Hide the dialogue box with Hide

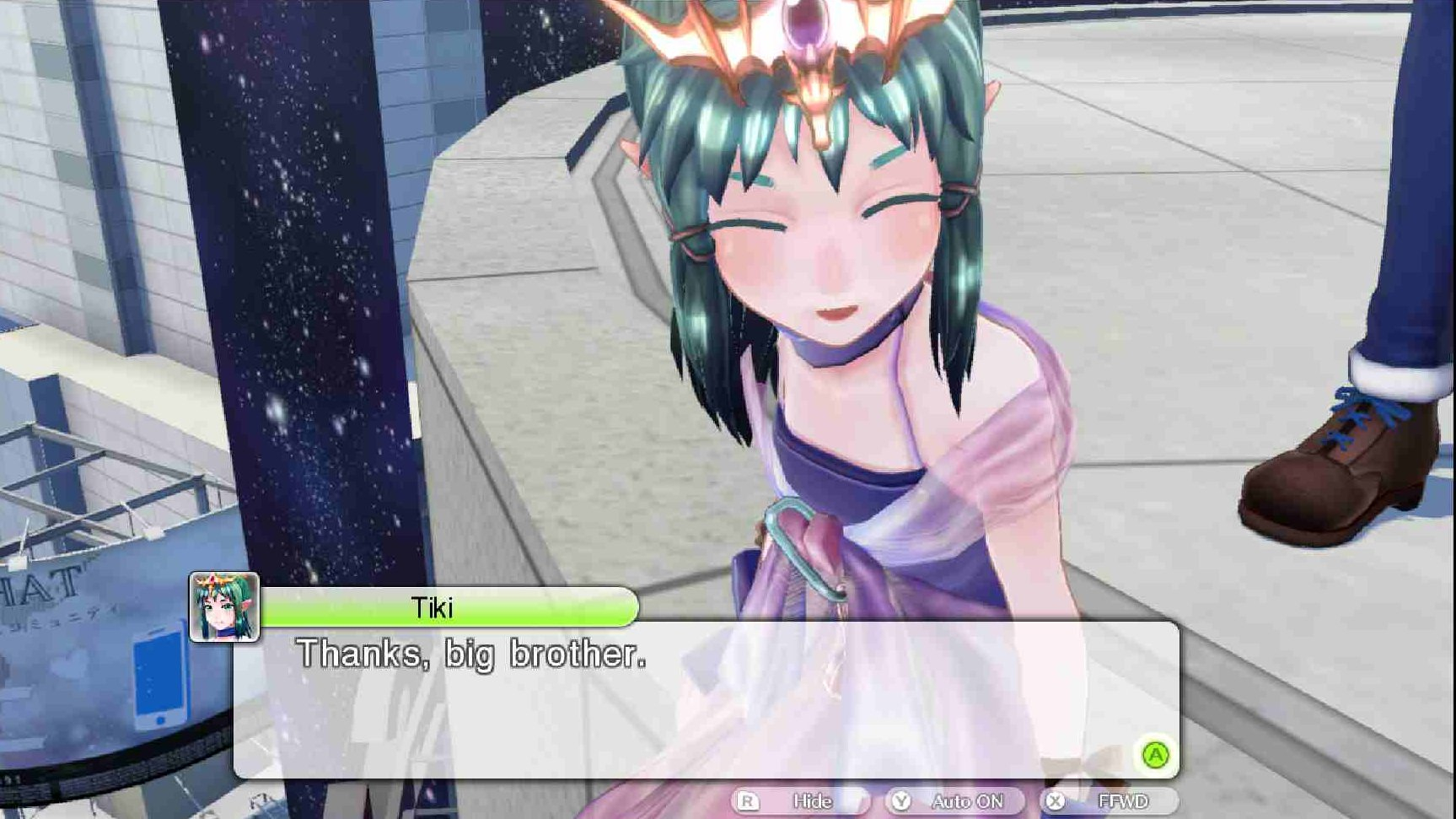pyautogui.click(x=799, y=800)
